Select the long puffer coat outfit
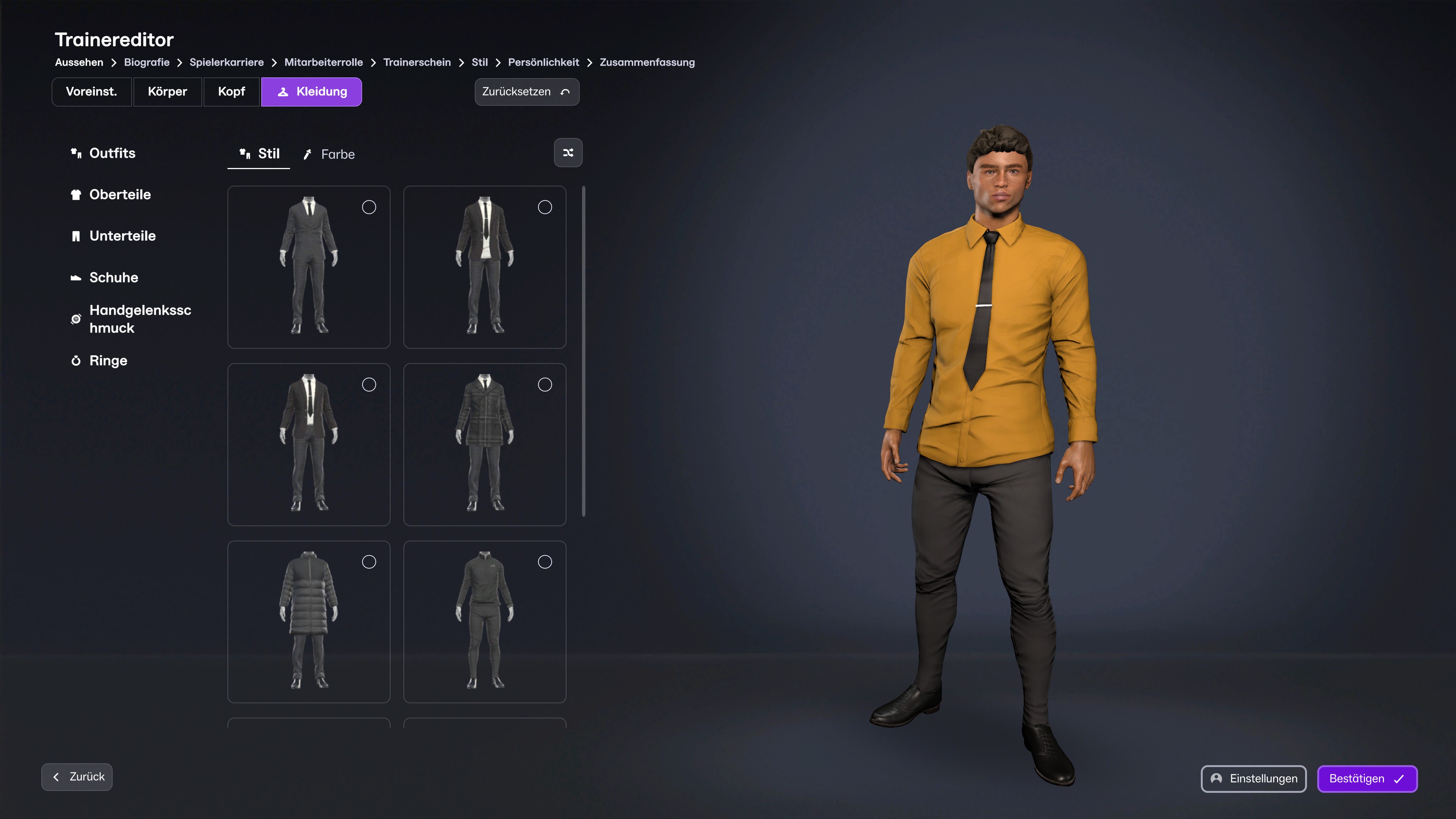The image size is (1456, 819). [309, 621]
